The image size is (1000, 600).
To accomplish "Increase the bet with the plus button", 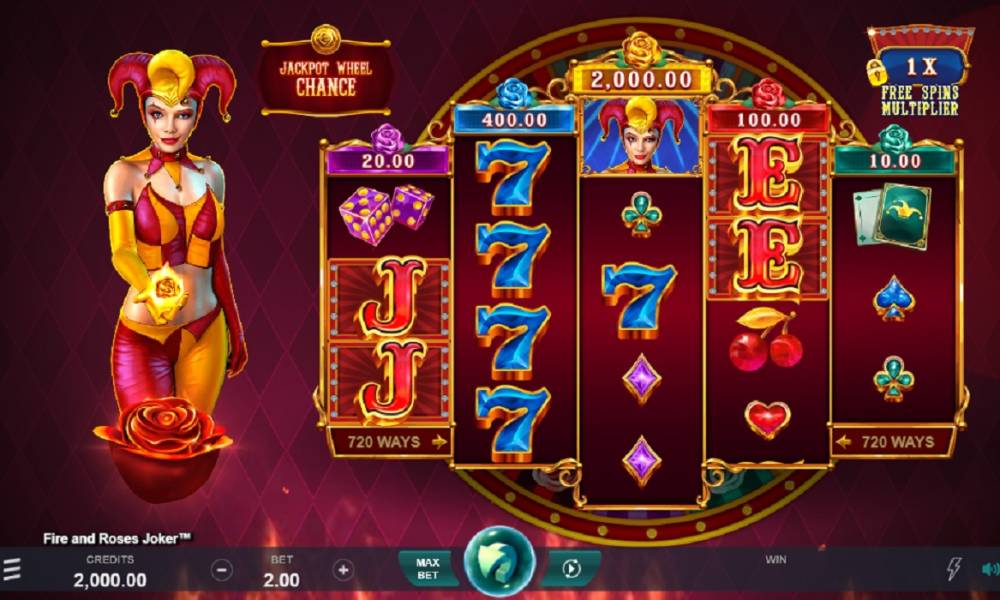I will [x=343, y=570].
